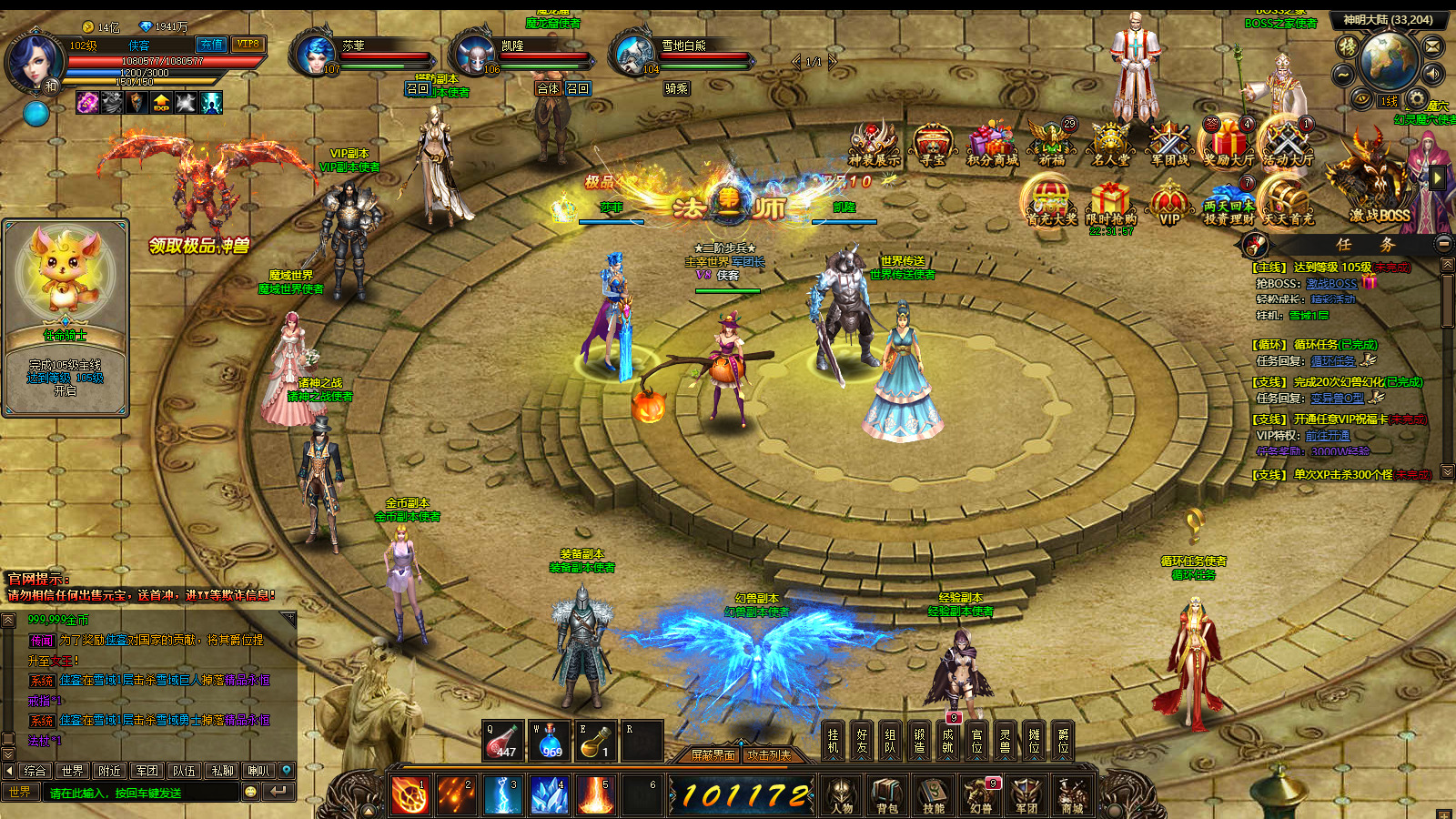This screenshot has height=819, width=1456.
Task: Open the 奖励大厅 reward hall gift
Action: (x=1228, y=146)
